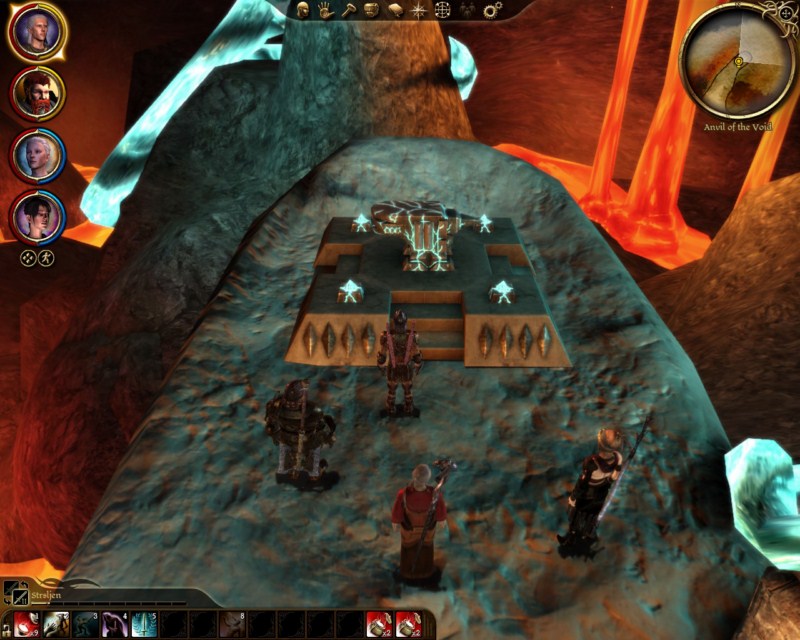The width and height of the screenshot is (800, 640).
Task: Activate the ability in quickbar slot 3
Action: click(x=85, y=624)
